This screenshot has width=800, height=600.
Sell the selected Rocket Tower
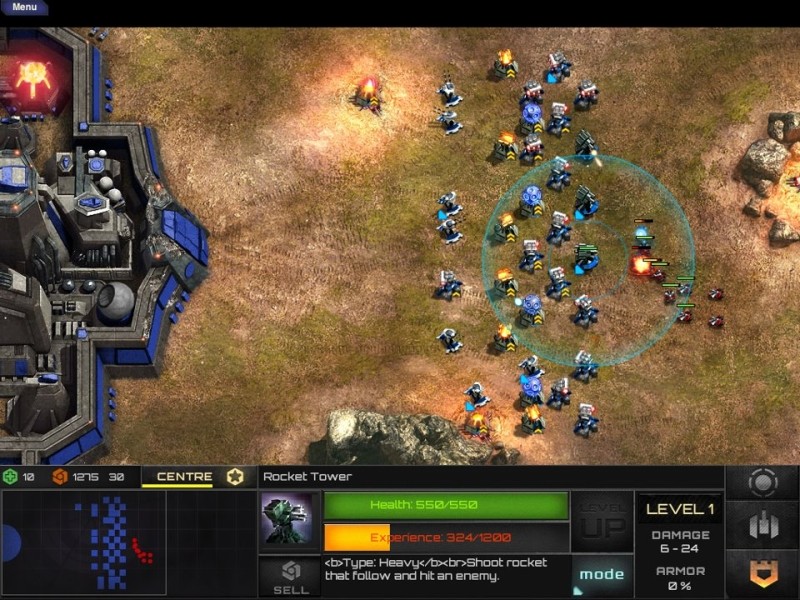[x=290, y=577]
